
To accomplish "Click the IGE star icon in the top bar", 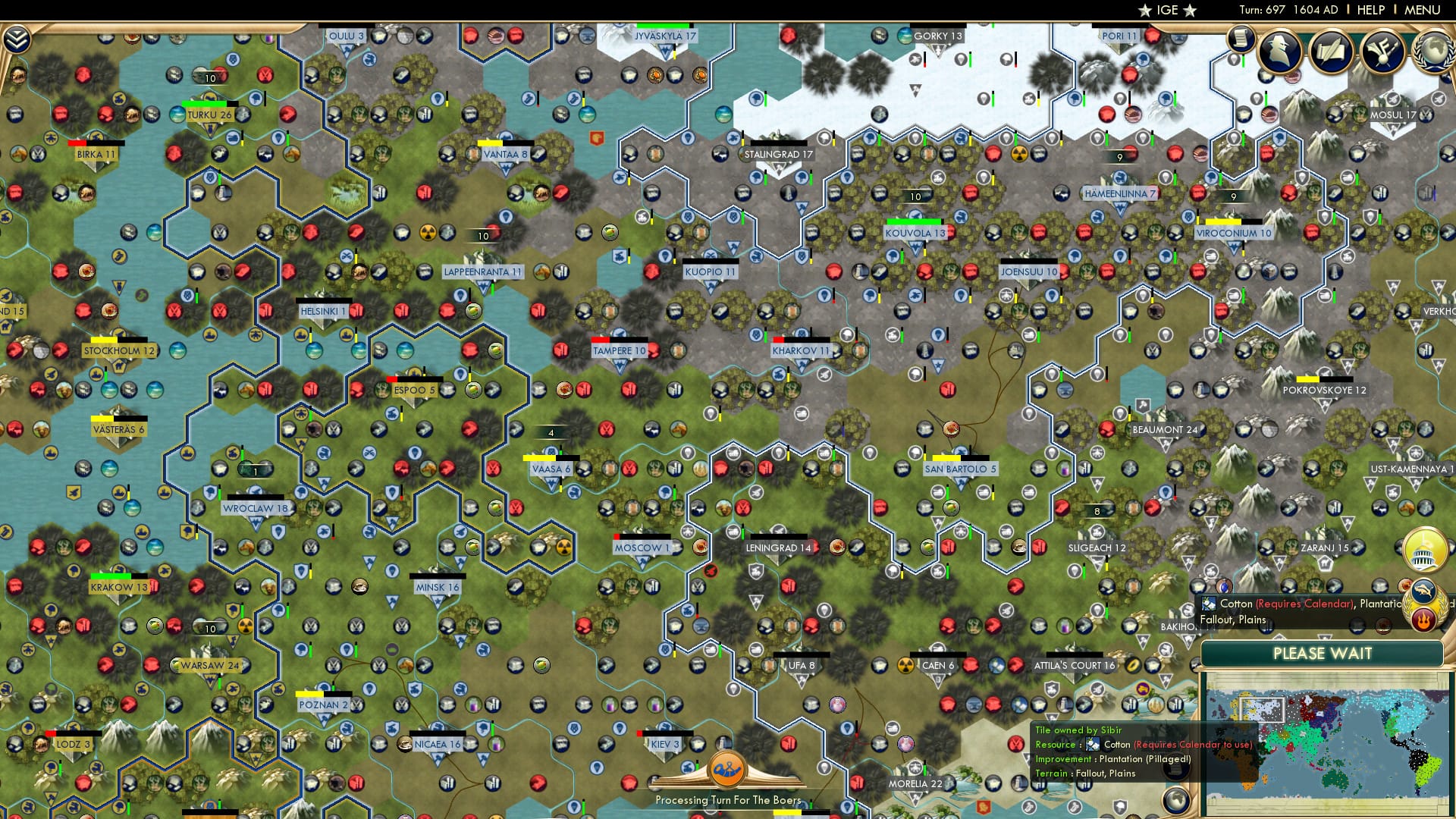I will pyautogui.click(x=1144, y=10).
